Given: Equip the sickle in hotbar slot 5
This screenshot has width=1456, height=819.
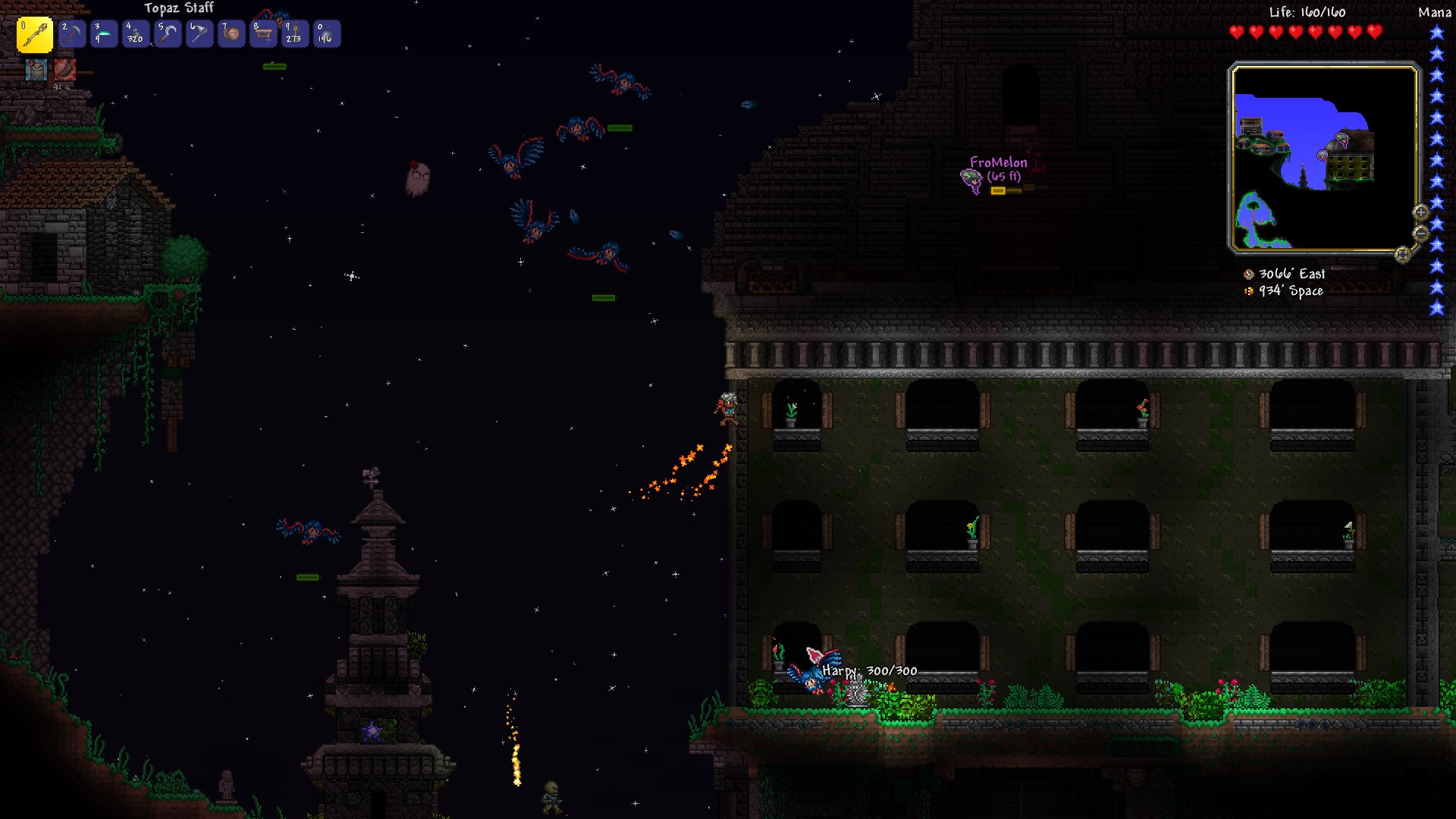Looking at the screenshot, I should pyautogui.click(x=168, y=34).
